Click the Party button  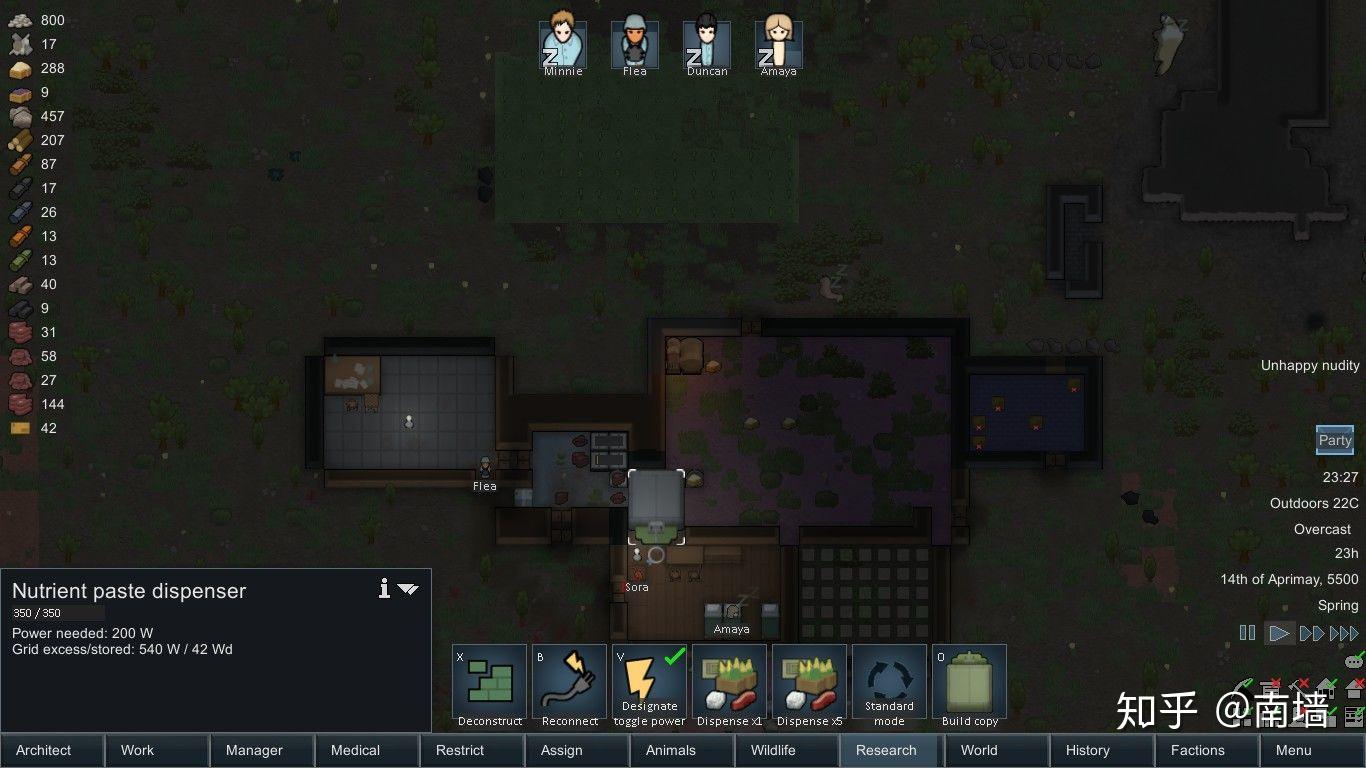1334,440
